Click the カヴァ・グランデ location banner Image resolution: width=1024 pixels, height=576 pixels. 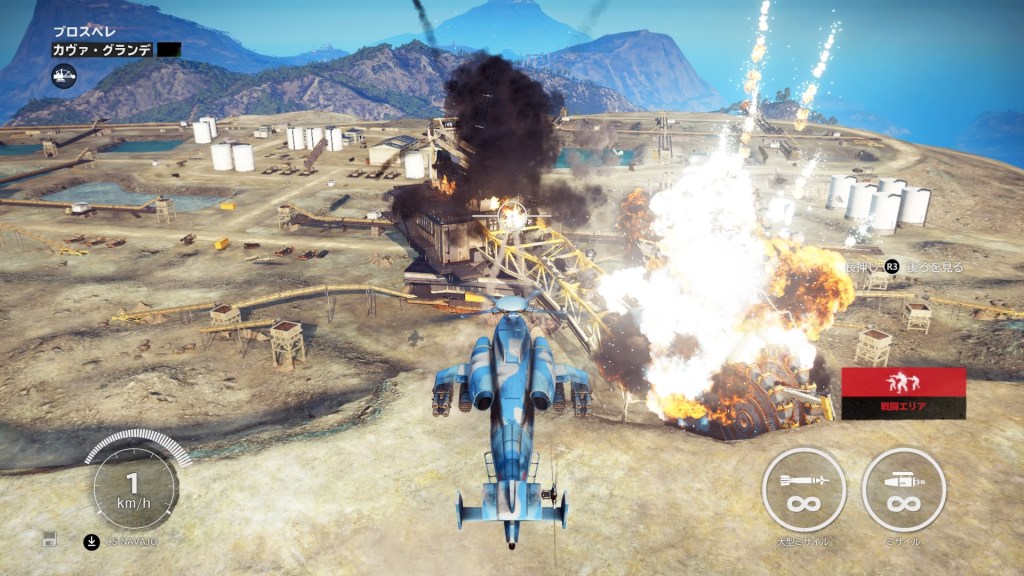(x=104, y=49)
